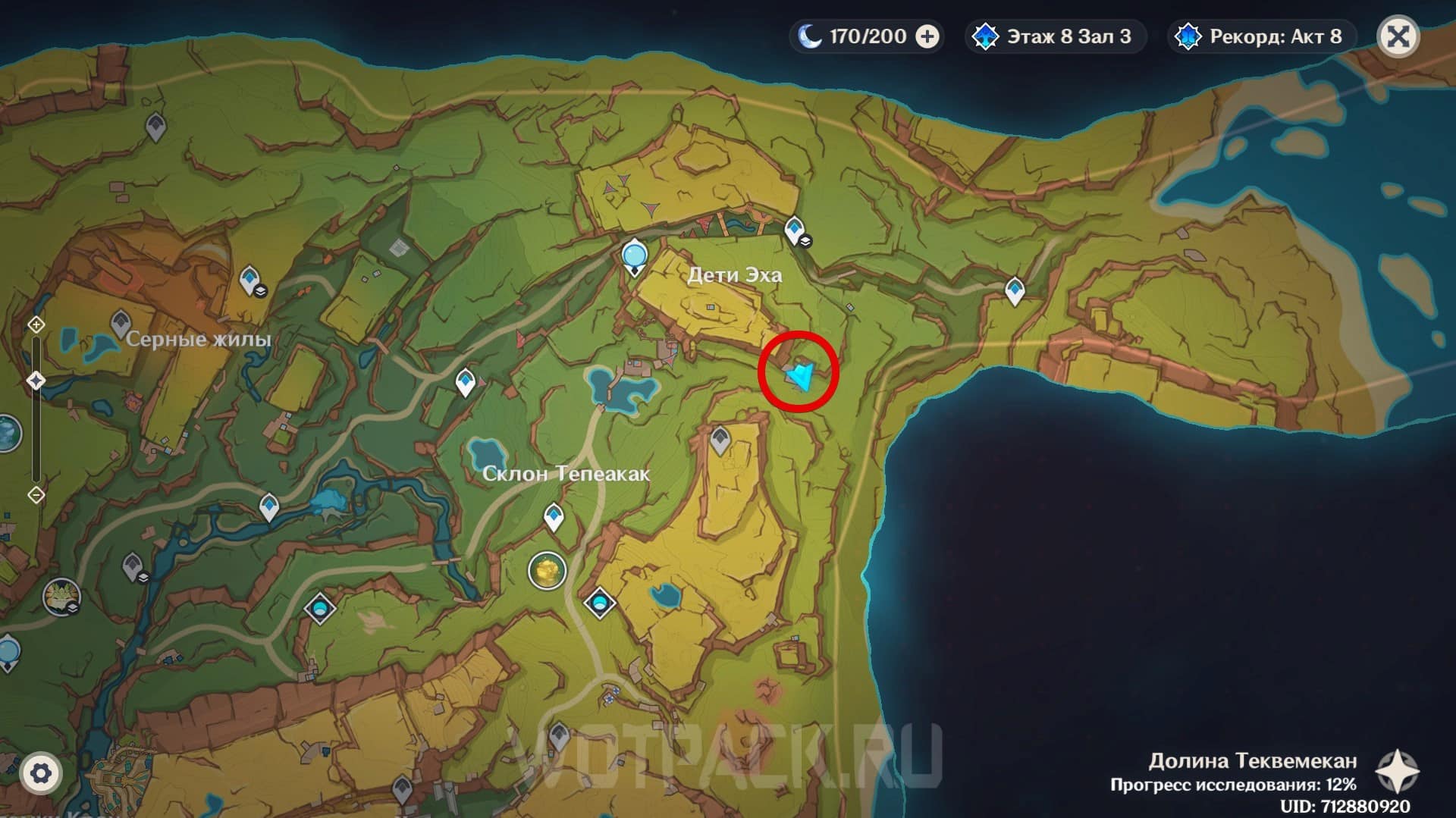Add Original Resin with the plus button
The height and width of the screenshot is (818, 1456).
927,36
